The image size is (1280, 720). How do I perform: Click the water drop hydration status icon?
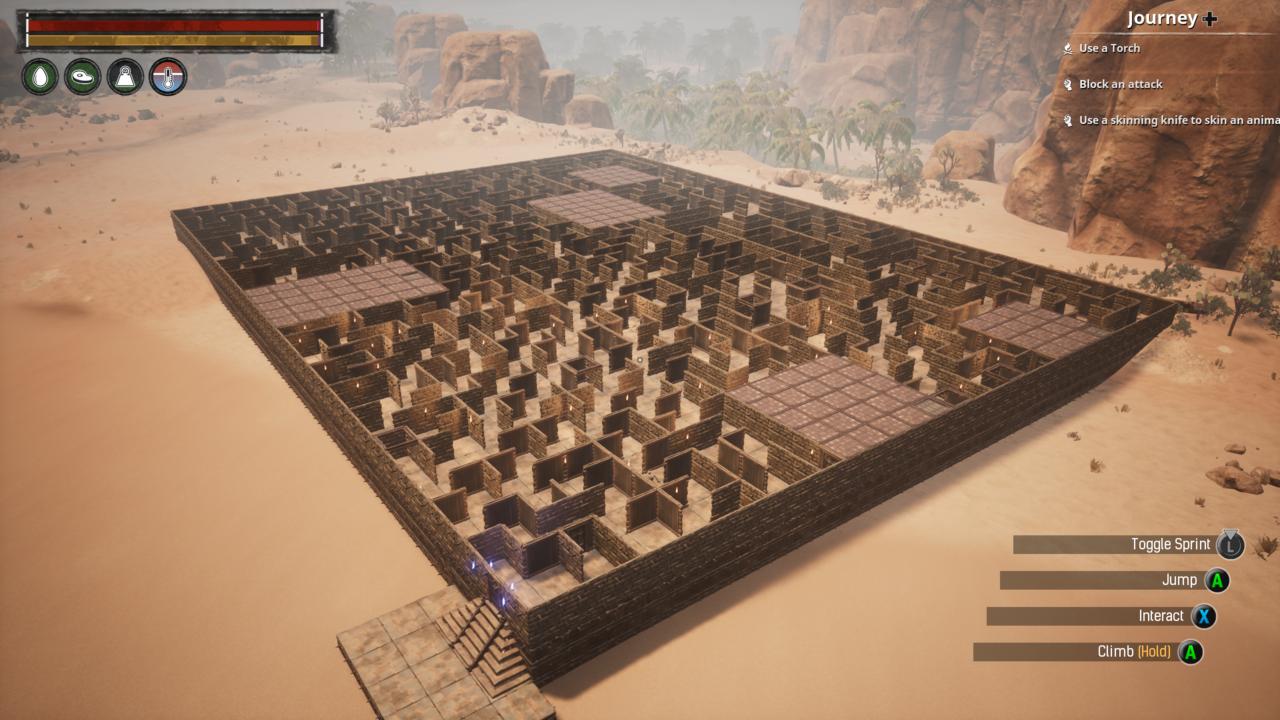coord(40,76)
